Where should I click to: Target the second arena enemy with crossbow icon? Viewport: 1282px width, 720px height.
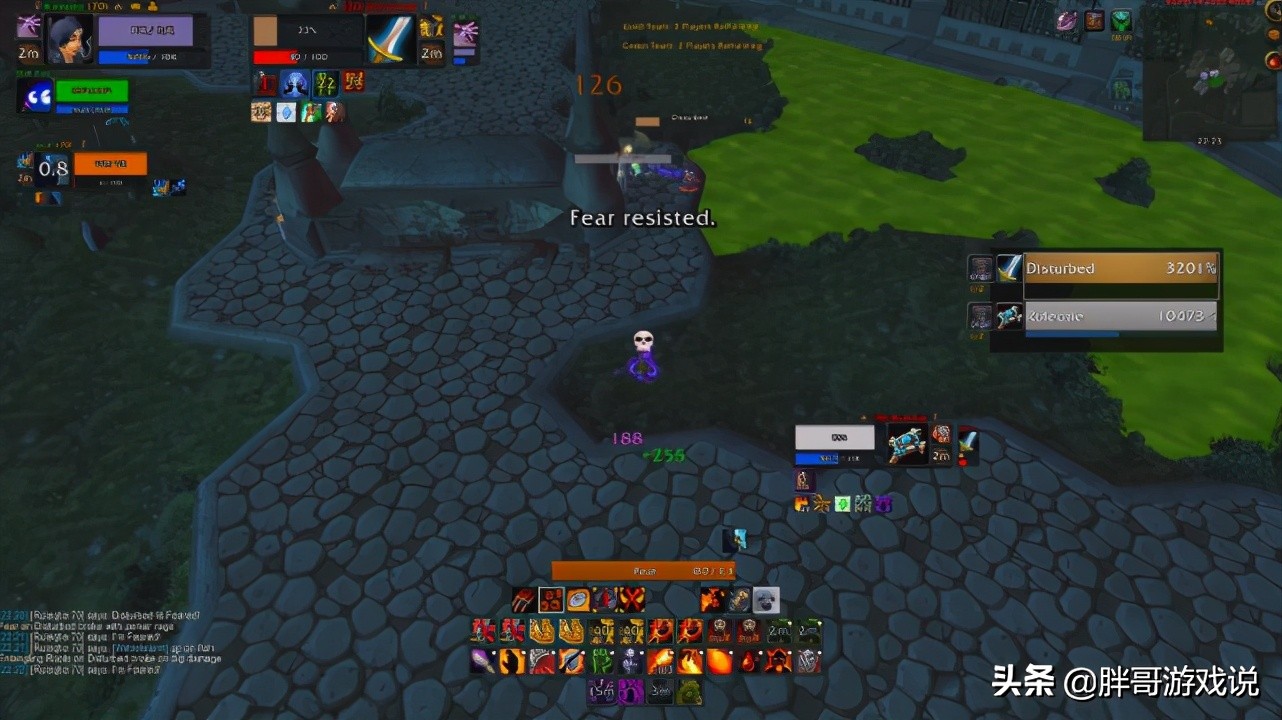(x=1120, y=317)
